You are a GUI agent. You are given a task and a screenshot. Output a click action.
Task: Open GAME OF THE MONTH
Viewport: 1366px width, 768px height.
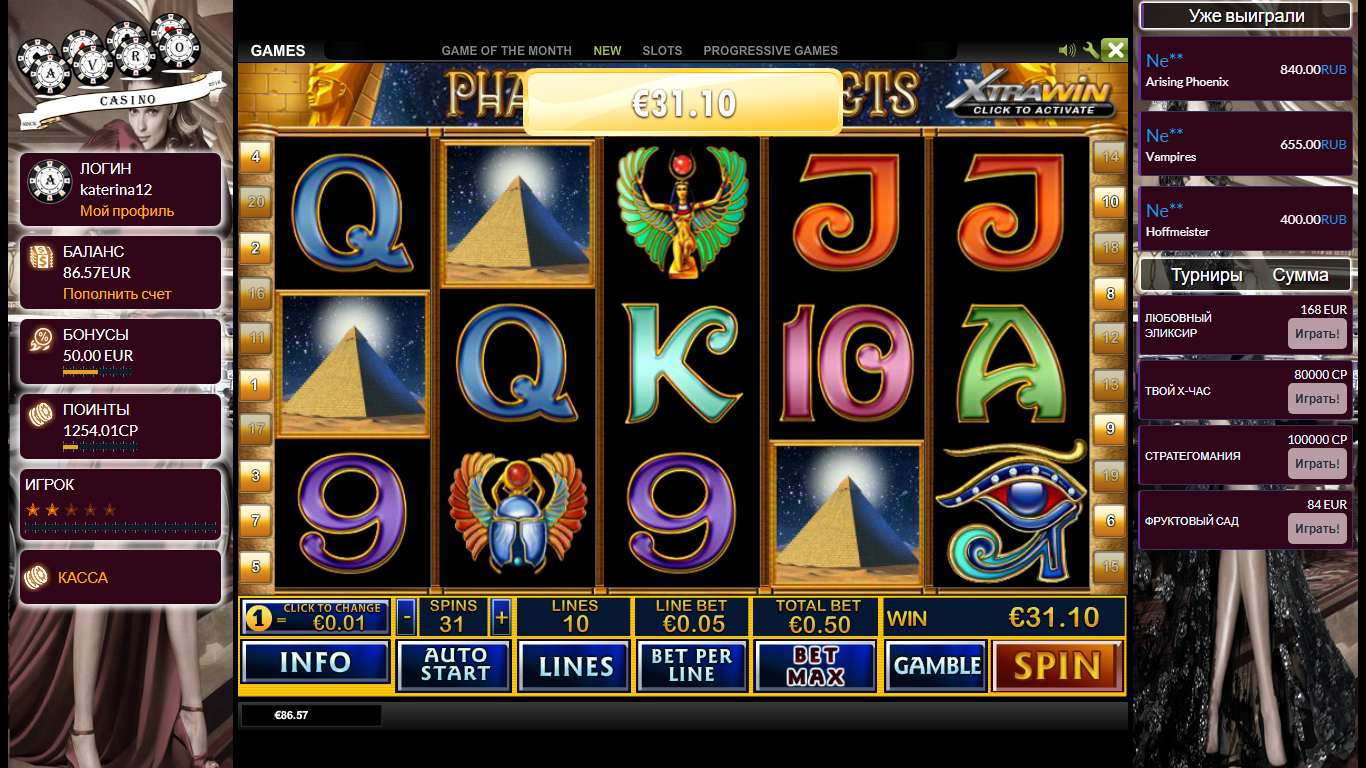point(506,51)
